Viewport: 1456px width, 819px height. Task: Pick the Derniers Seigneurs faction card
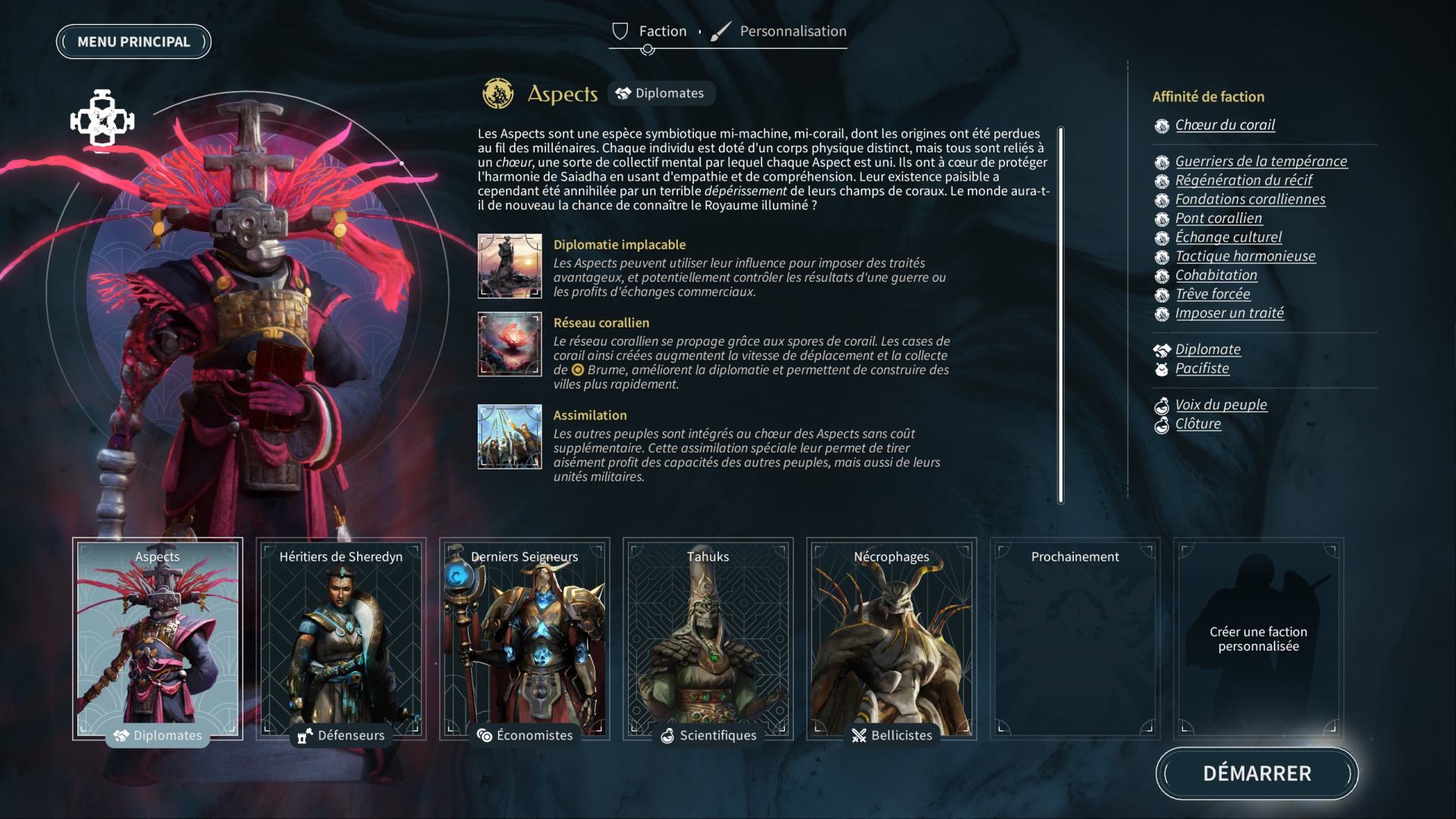(x=525, y=639)
